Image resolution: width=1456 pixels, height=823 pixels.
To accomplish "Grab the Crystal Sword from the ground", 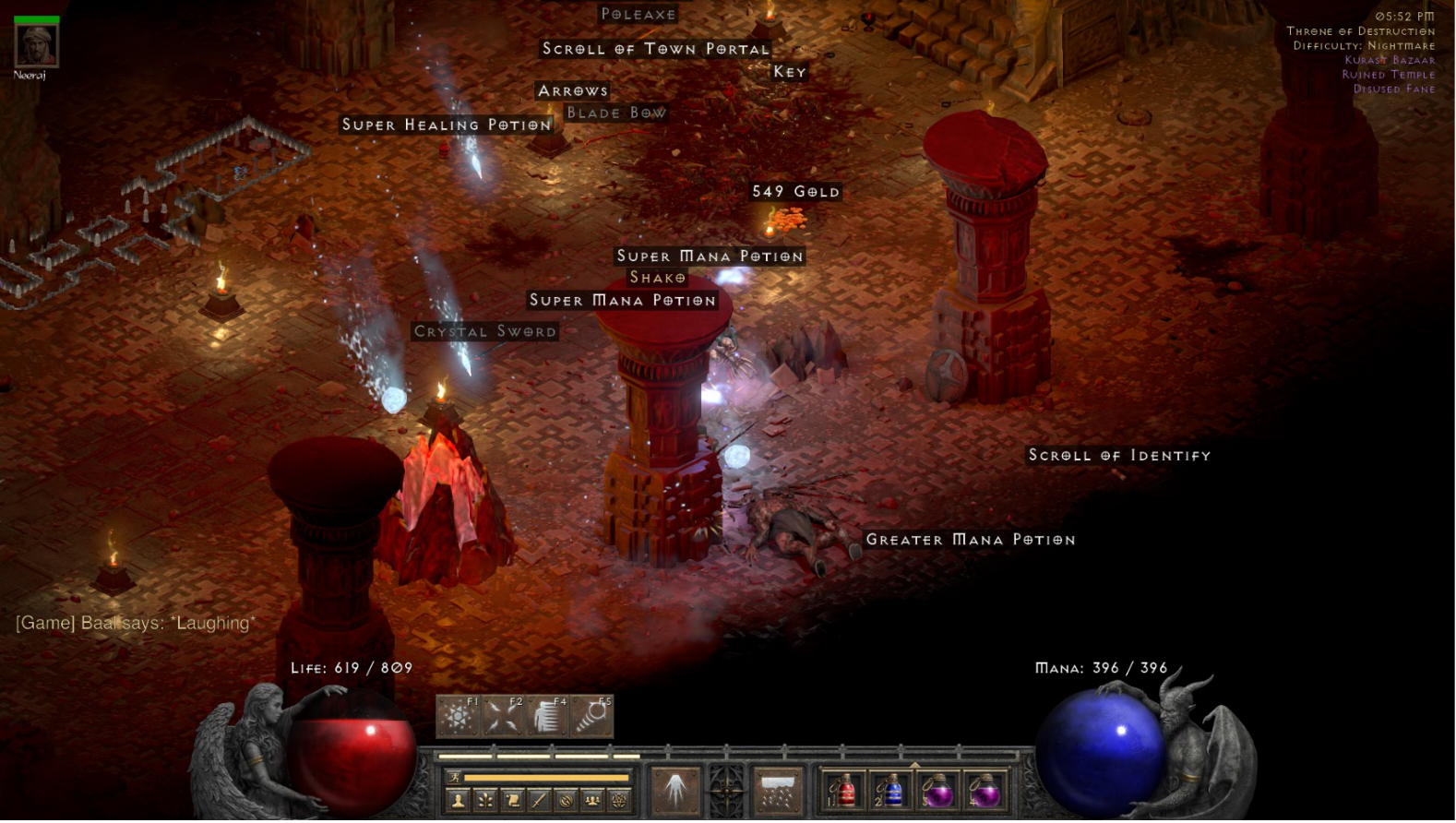I will [484, 331].
